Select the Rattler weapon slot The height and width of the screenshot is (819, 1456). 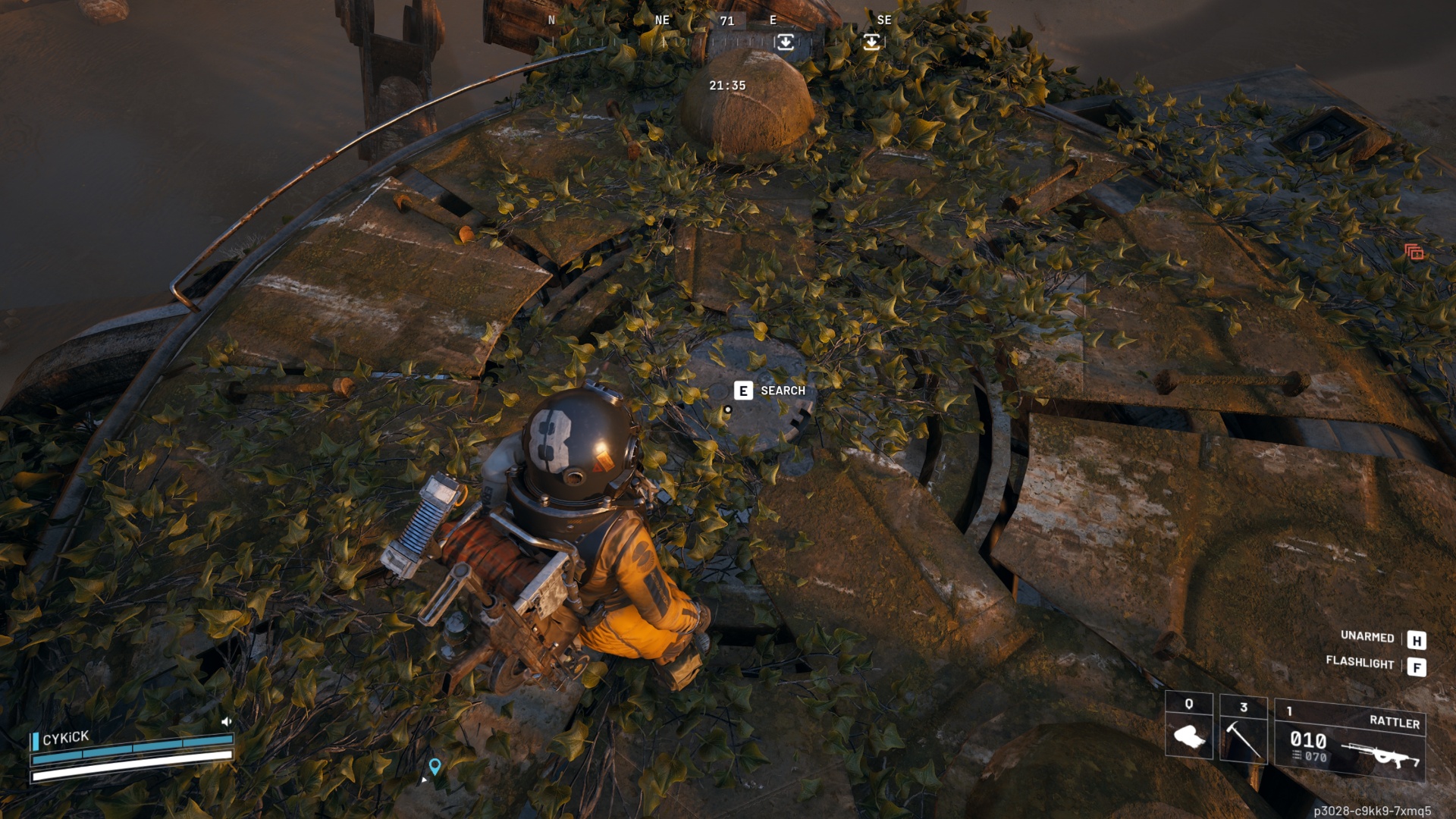(1350, 739)
